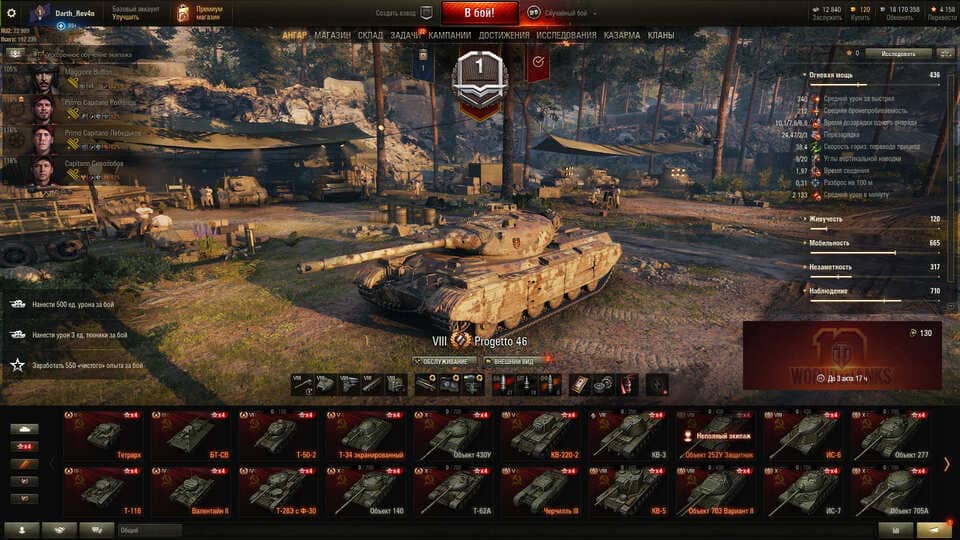Start battle with the red "В бой!" button
Viewport: 960px width, 540px height.
point(478,13)
